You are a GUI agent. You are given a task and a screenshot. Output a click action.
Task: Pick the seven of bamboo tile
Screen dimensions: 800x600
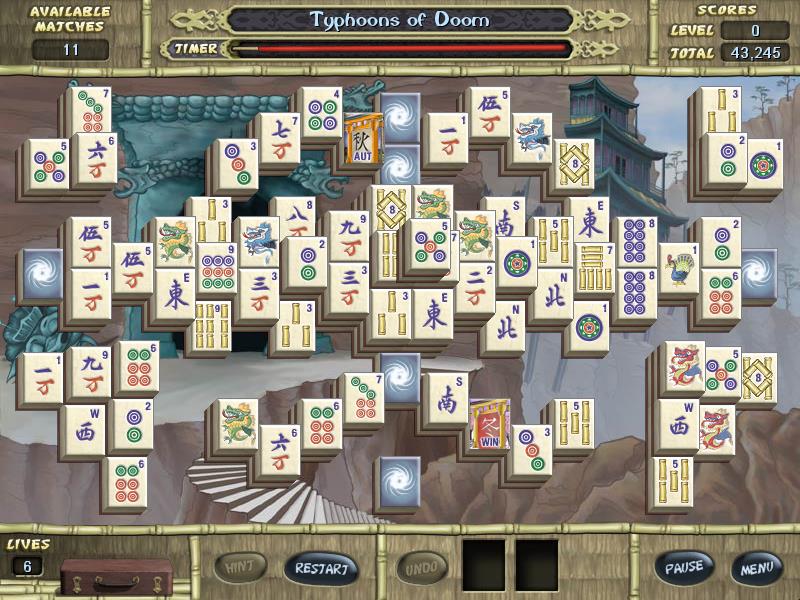click(593, 268)
